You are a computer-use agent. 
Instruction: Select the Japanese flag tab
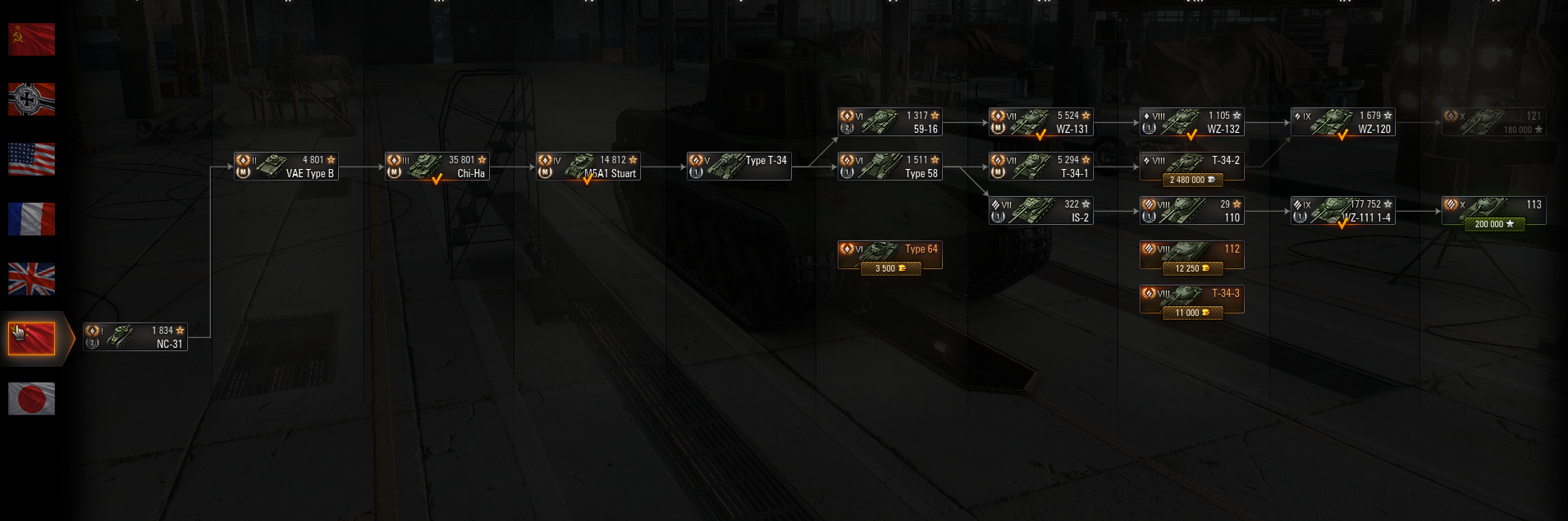(x=31, y=399)
